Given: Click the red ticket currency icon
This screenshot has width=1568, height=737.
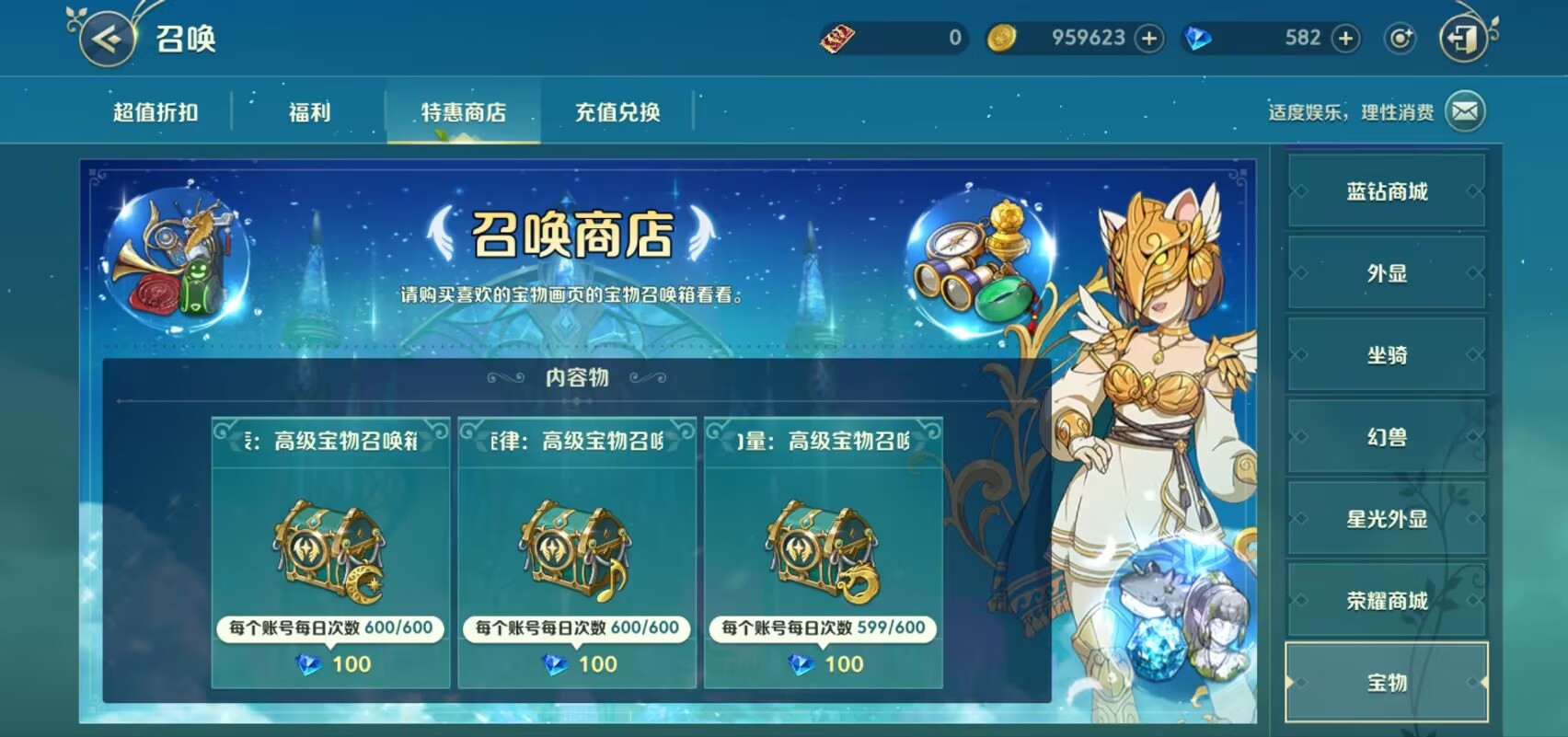Looking at the screenshot, I should click(838, 38).
